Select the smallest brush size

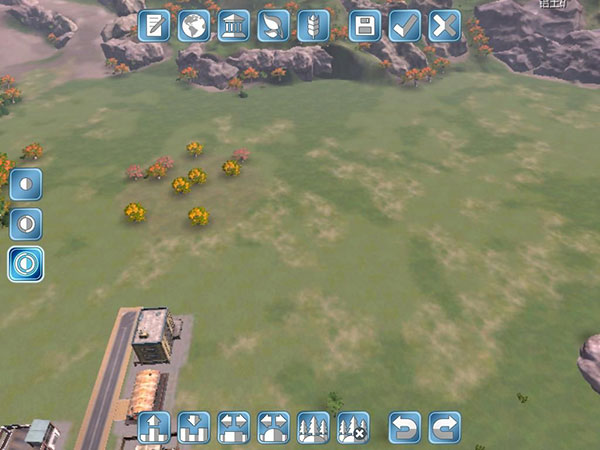pyautogui.click(x=26, y=184)
